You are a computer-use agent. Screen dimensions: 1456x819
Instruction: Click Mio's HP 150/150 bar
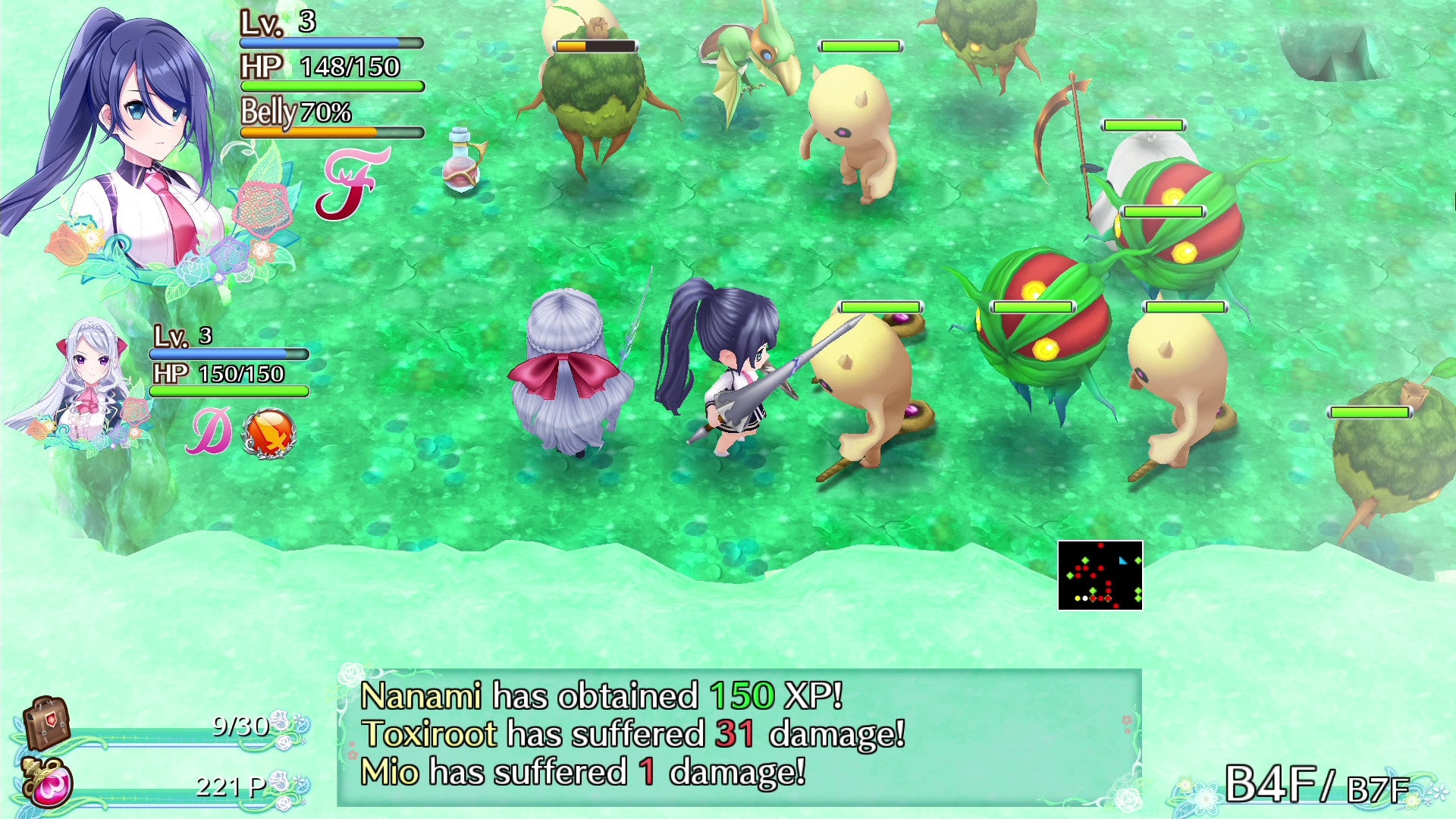pyautogui.click(x=227, y=390)
